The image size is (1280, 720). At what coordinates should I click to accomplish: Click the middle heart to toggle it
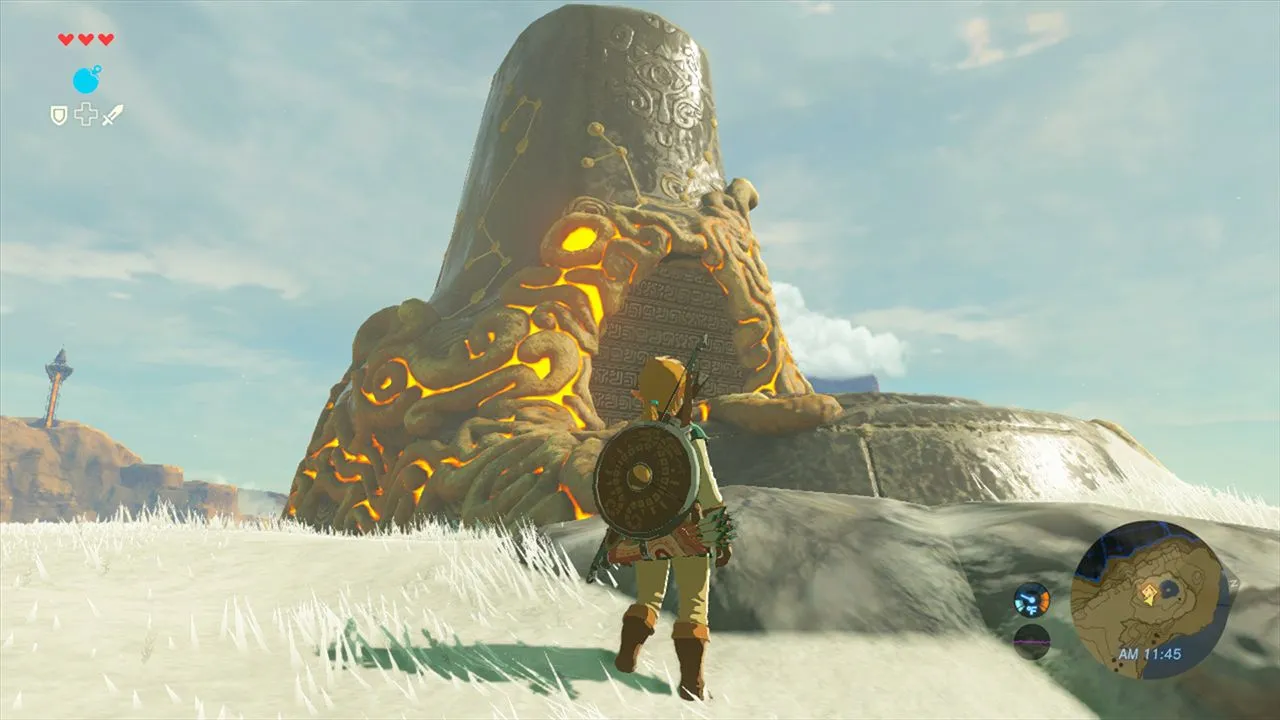[86, 39]
